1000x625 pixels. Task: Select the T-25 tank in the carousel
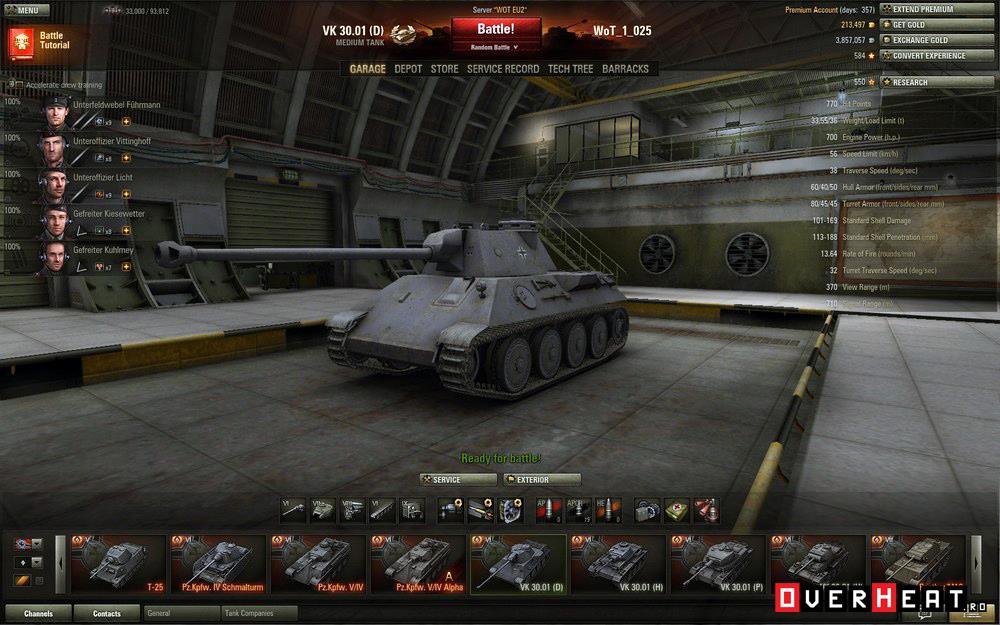(116, 565)
